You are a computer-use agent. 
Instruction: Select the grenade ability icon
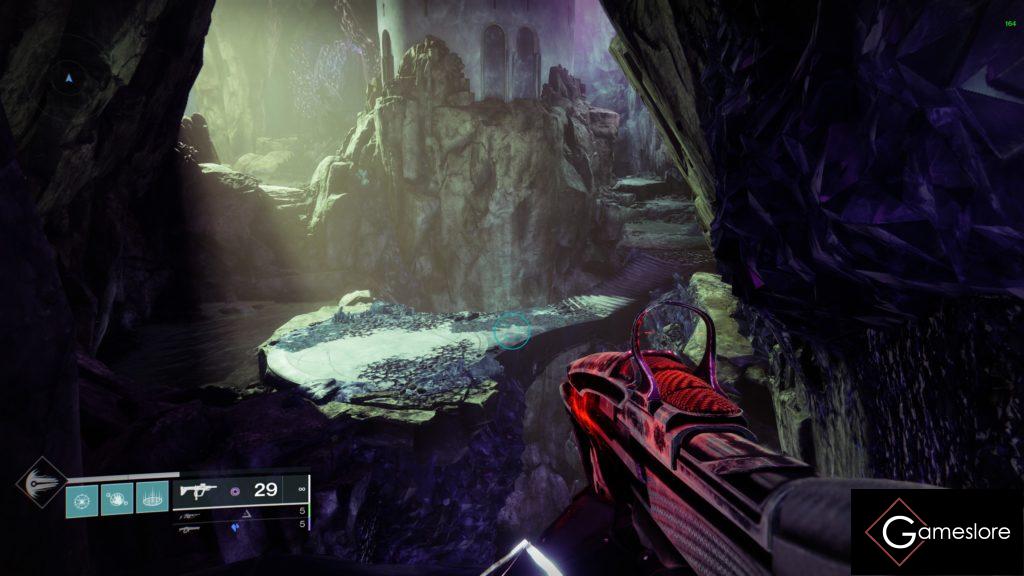[82, 498]
